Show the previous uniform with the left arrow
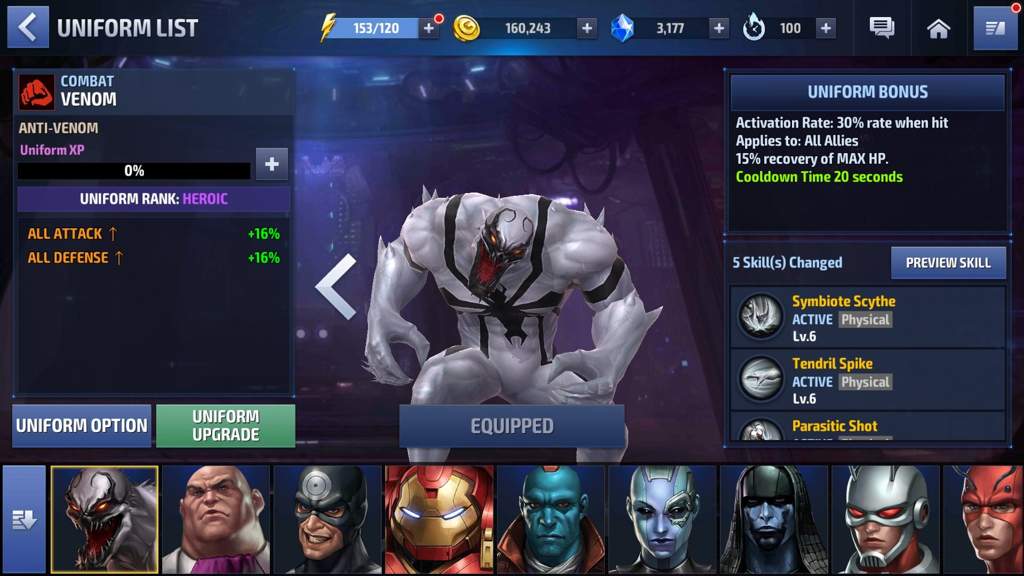This screenshot has height=576, width=1024. pyautogui.click(x=336, y=286)
